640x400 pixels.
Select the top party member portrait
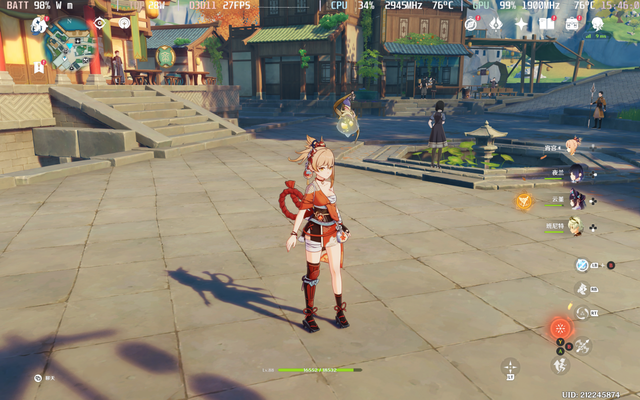(572, 147)
